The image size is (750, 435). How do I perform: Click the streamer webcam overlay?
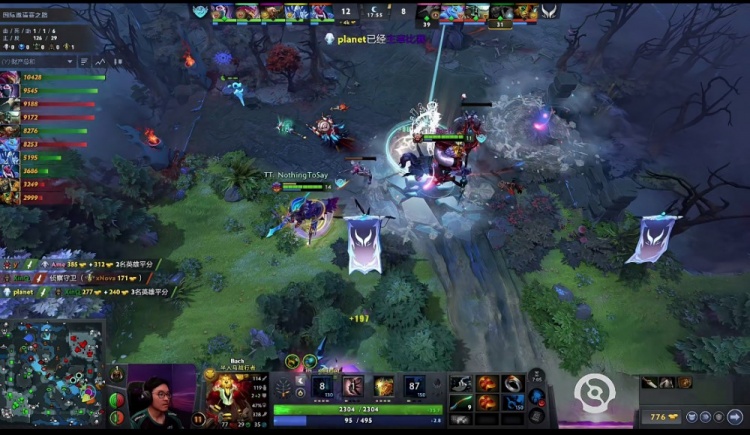tap(160, 397)
